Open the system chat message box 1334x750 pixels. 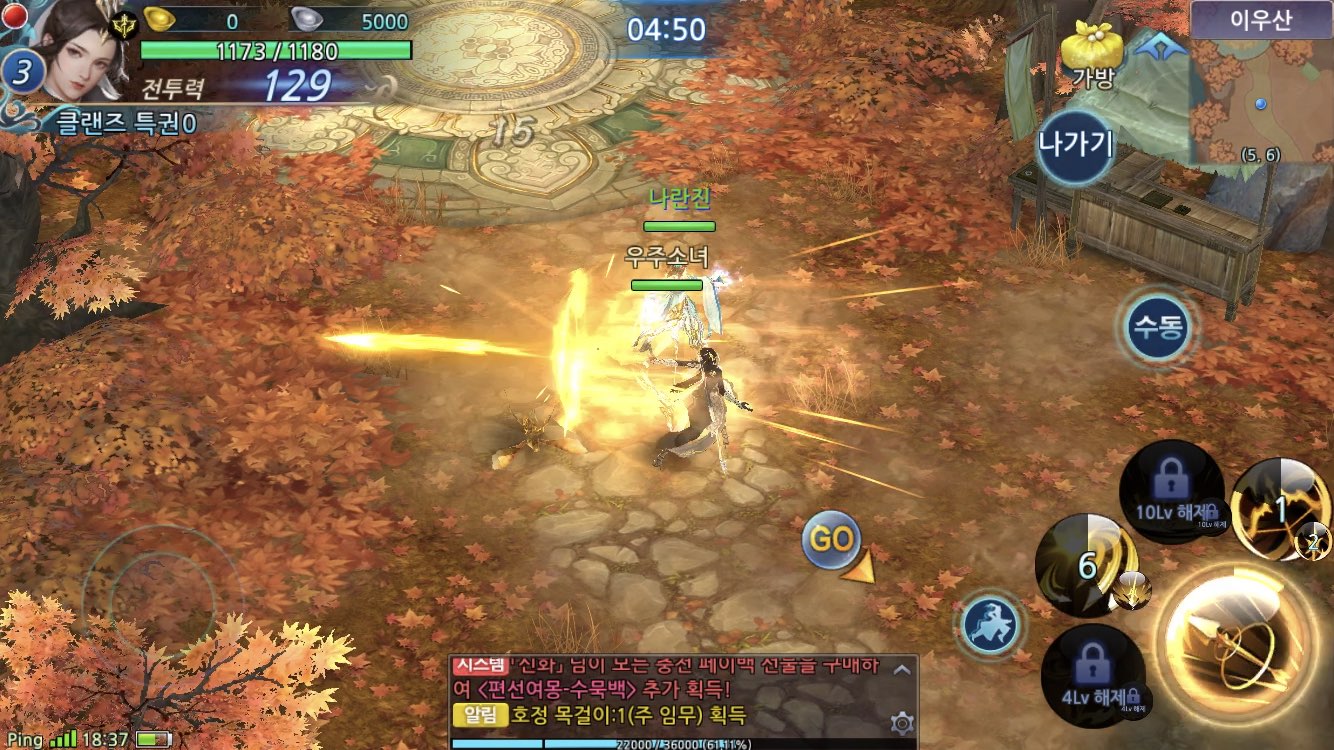[670, 692]
